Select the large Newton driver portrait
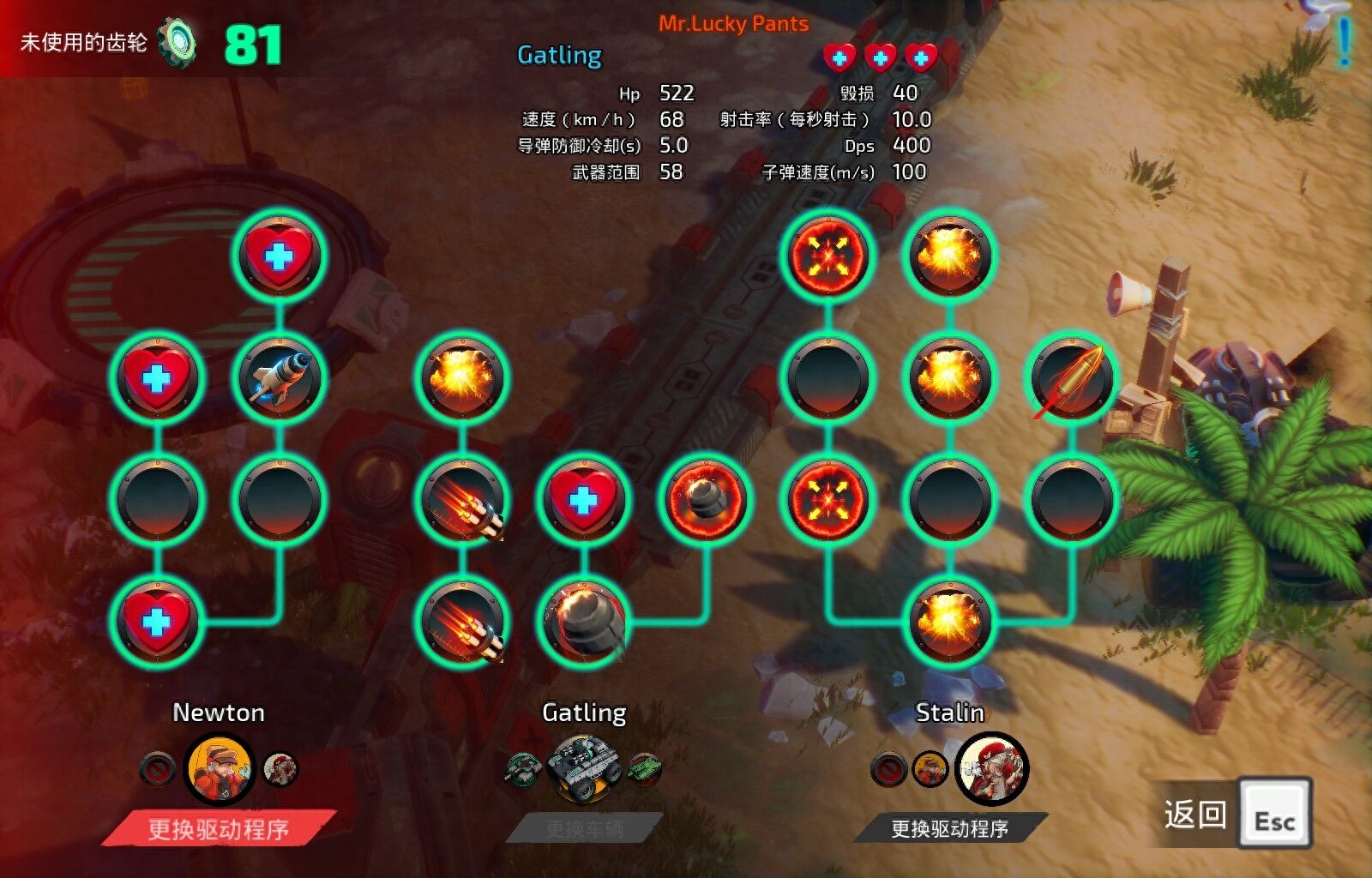Image resolution: width=1372 pixels, height=878 pixels. (220, 769)
